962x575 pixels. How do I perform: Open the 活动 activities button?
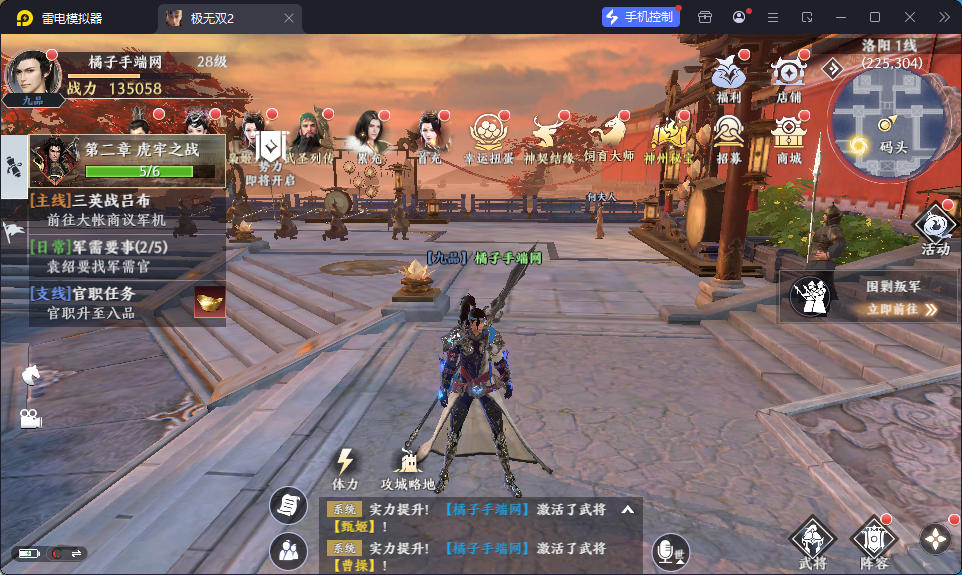click(935, 226)
